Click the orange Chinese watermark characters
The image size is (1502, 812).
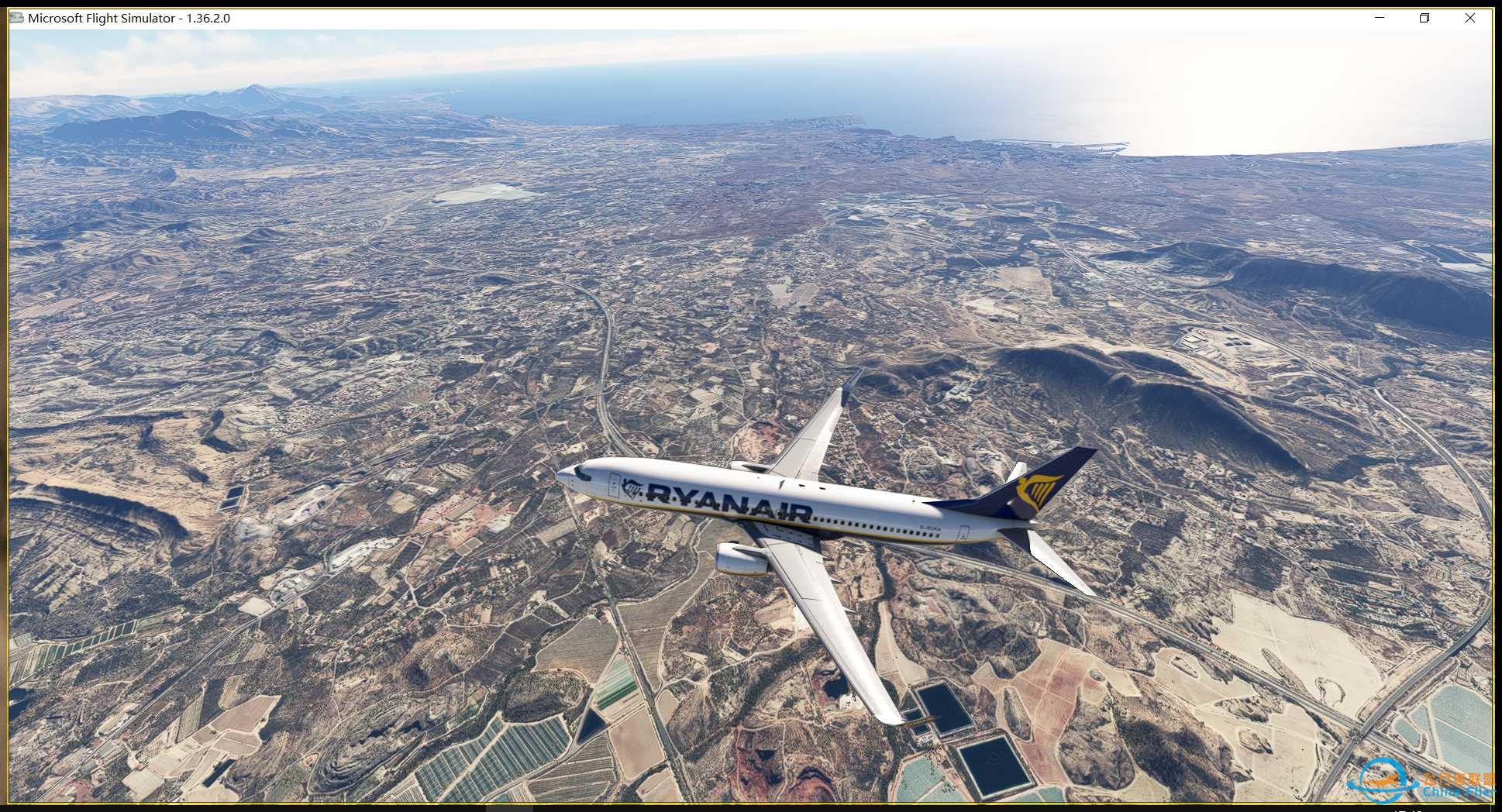coord(1460,779)
